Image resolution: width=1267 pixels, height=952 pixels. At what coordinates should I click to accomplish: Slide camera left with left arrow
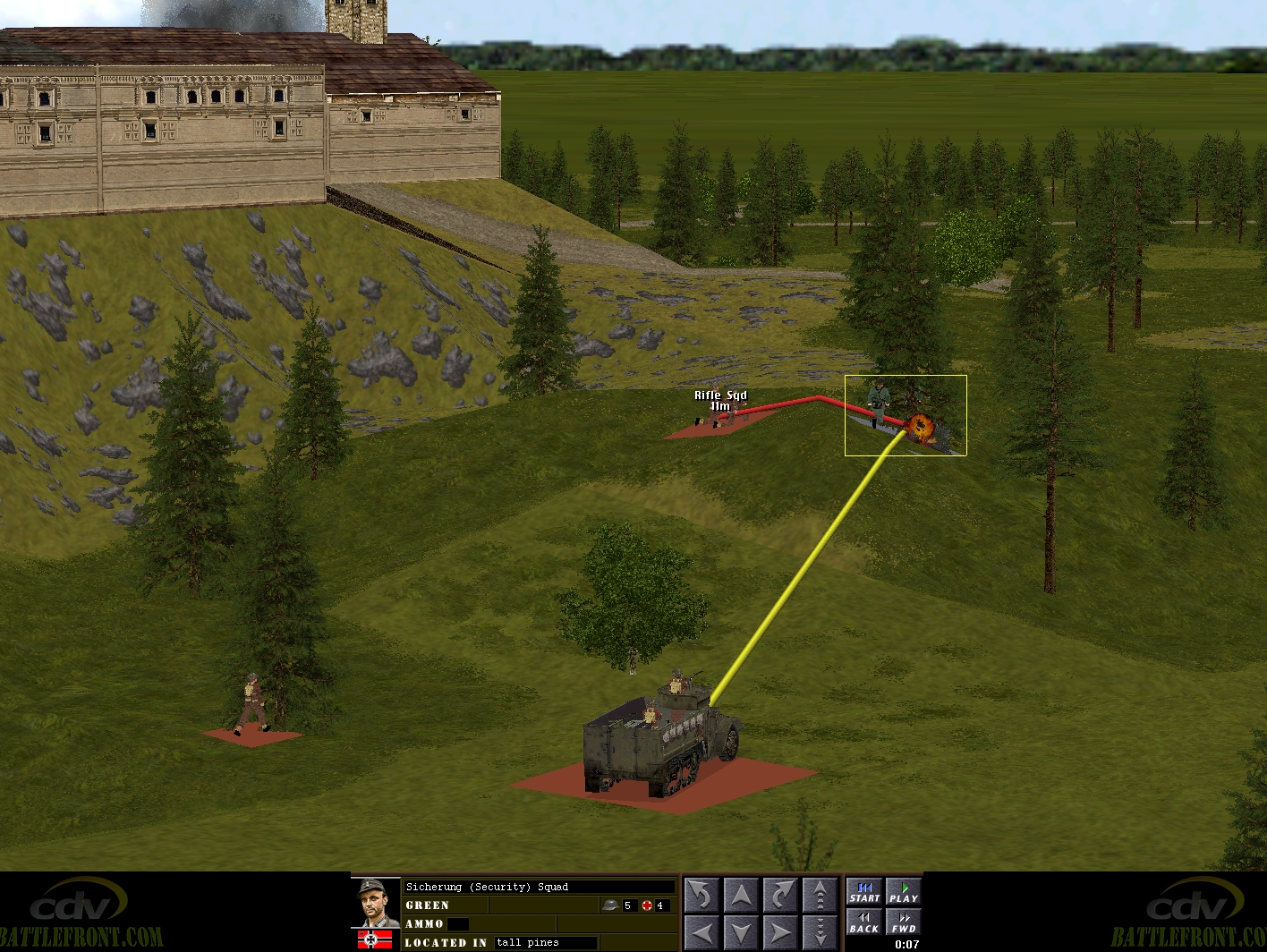pyautogui.click(x=702, y=932)
